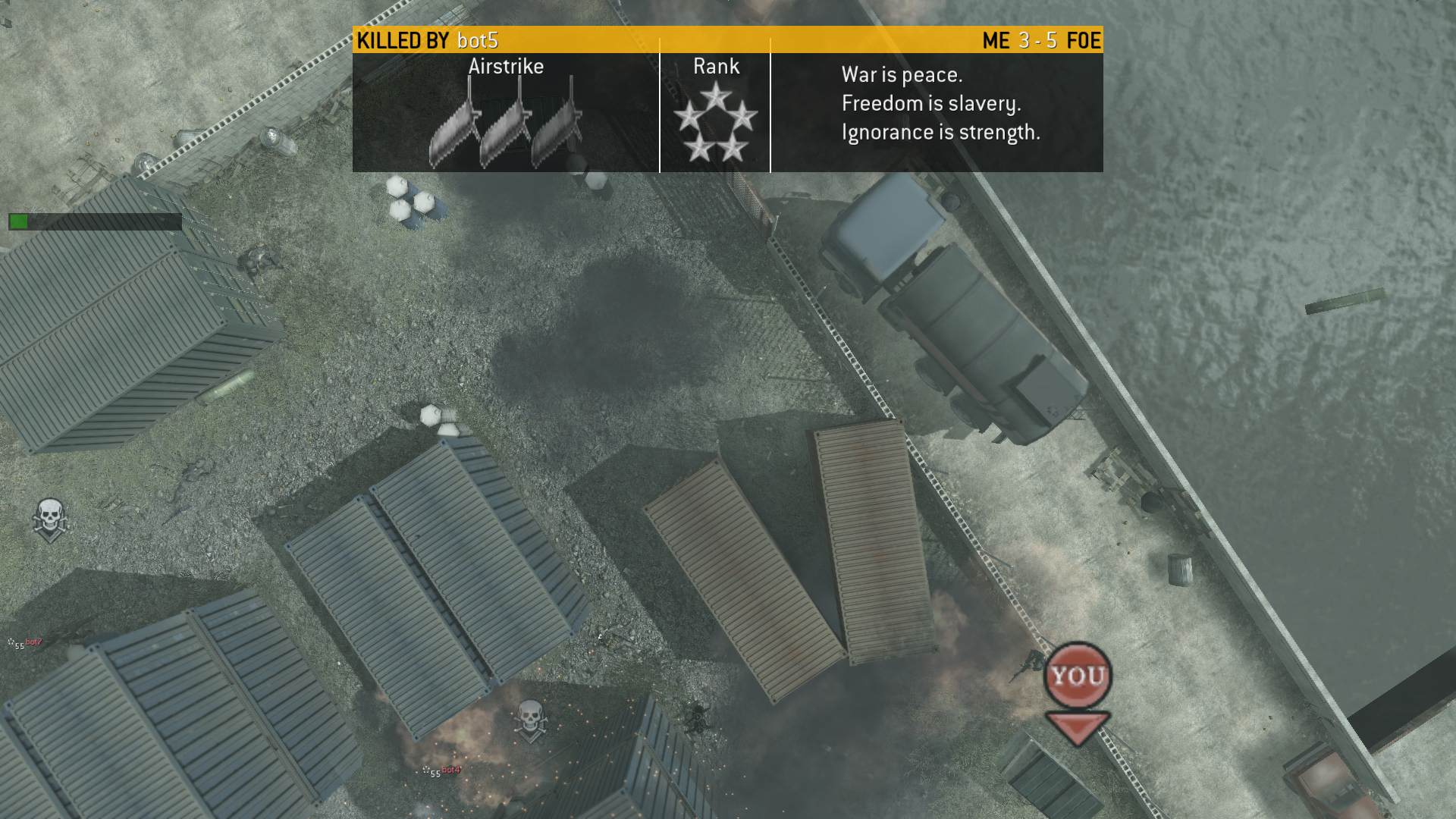This screenshot has height=819, width=1456.
Task: Click the red YOU death marker
Action: pyautogui.click(x=1078, y=676)
